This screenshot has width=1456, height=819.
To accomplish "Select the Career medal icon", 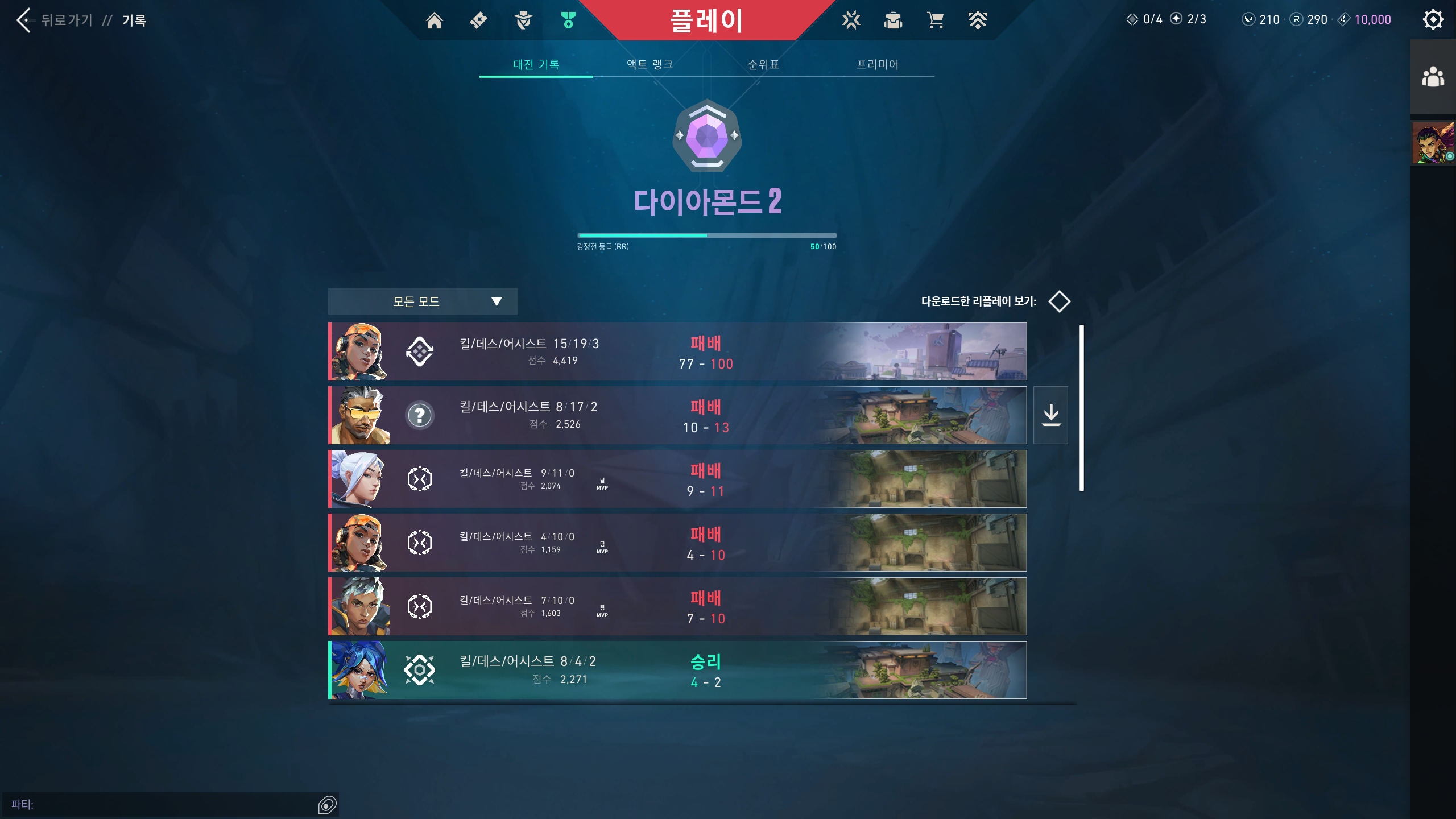I will 567,20.
